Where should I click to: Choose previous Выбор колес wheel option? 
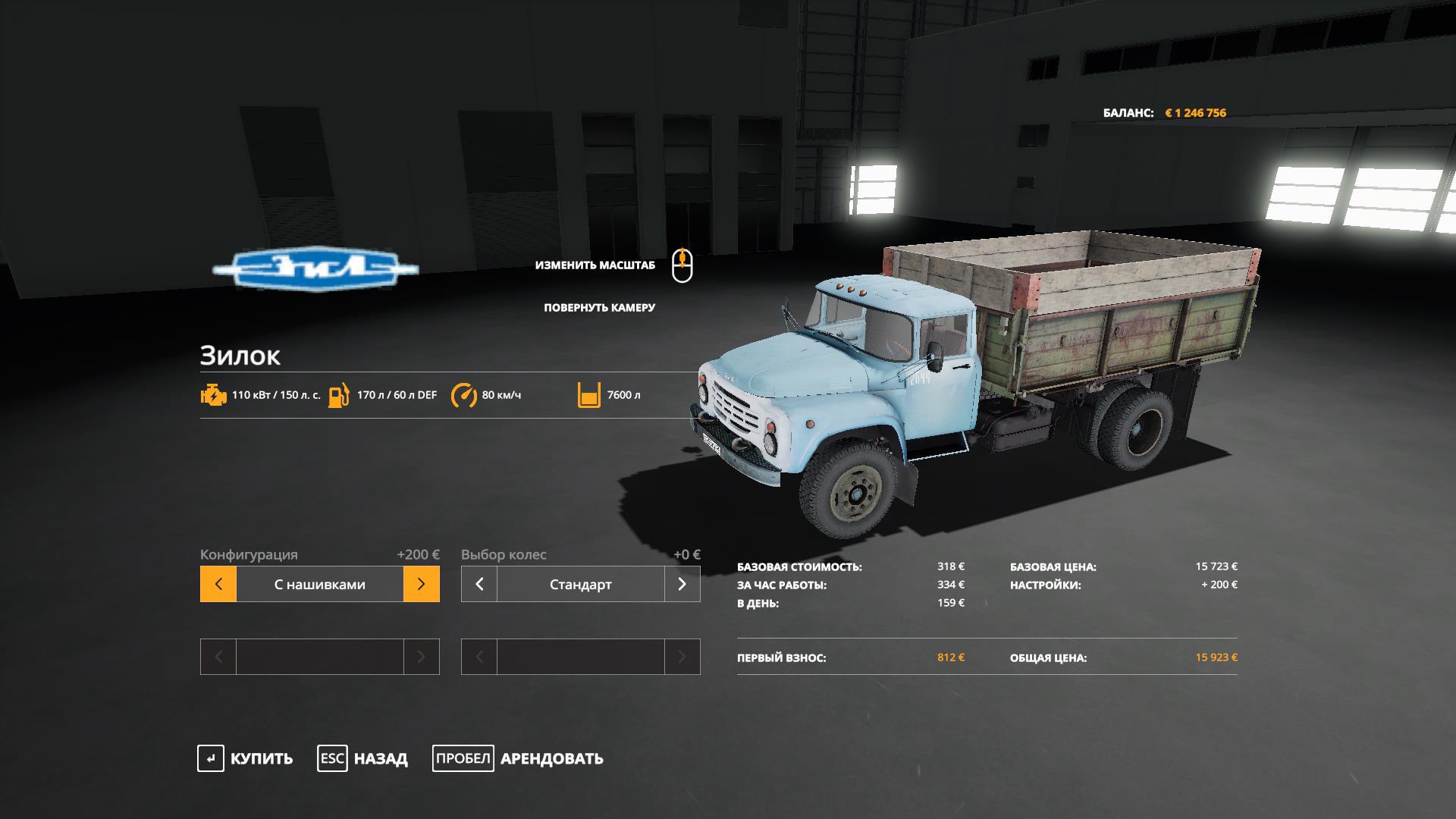click(479, 584)
